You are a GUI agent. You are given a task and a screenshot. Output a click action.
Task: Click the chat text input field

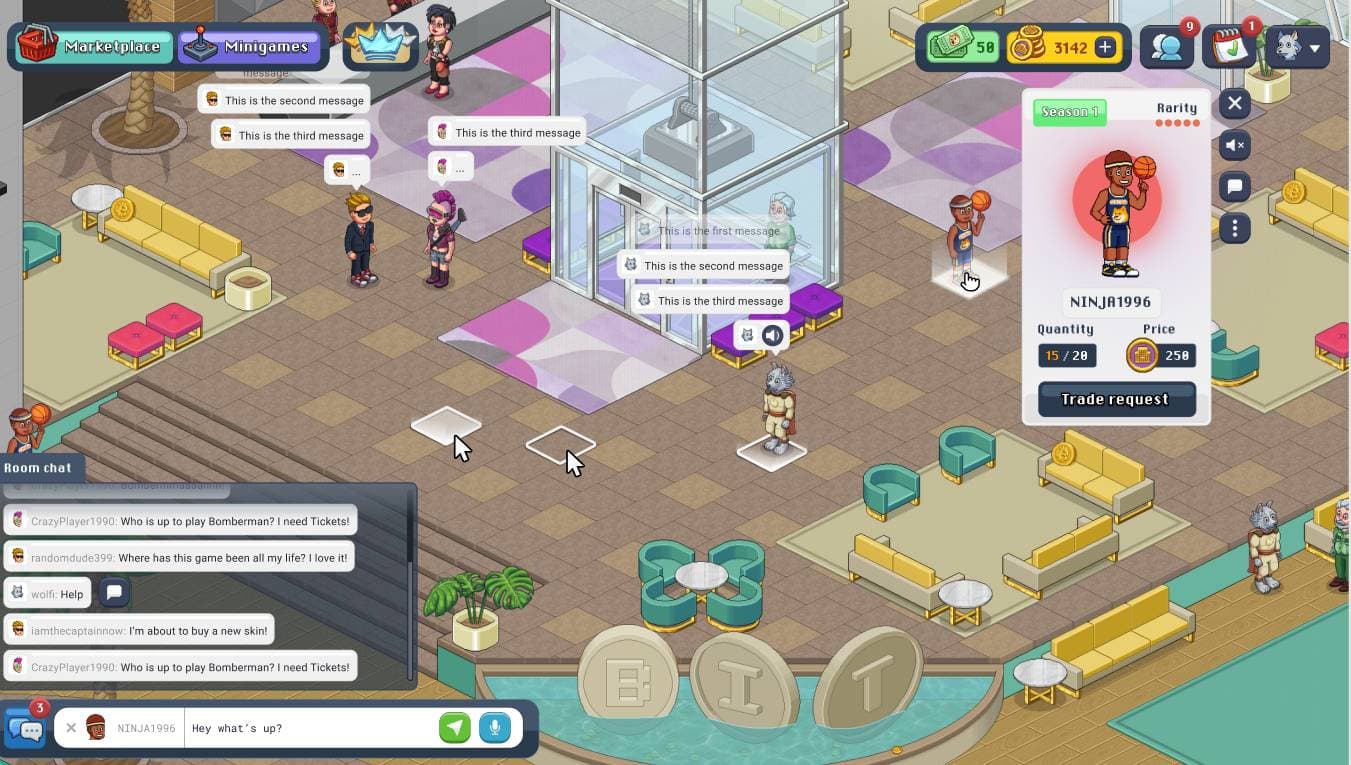point(310,728)
